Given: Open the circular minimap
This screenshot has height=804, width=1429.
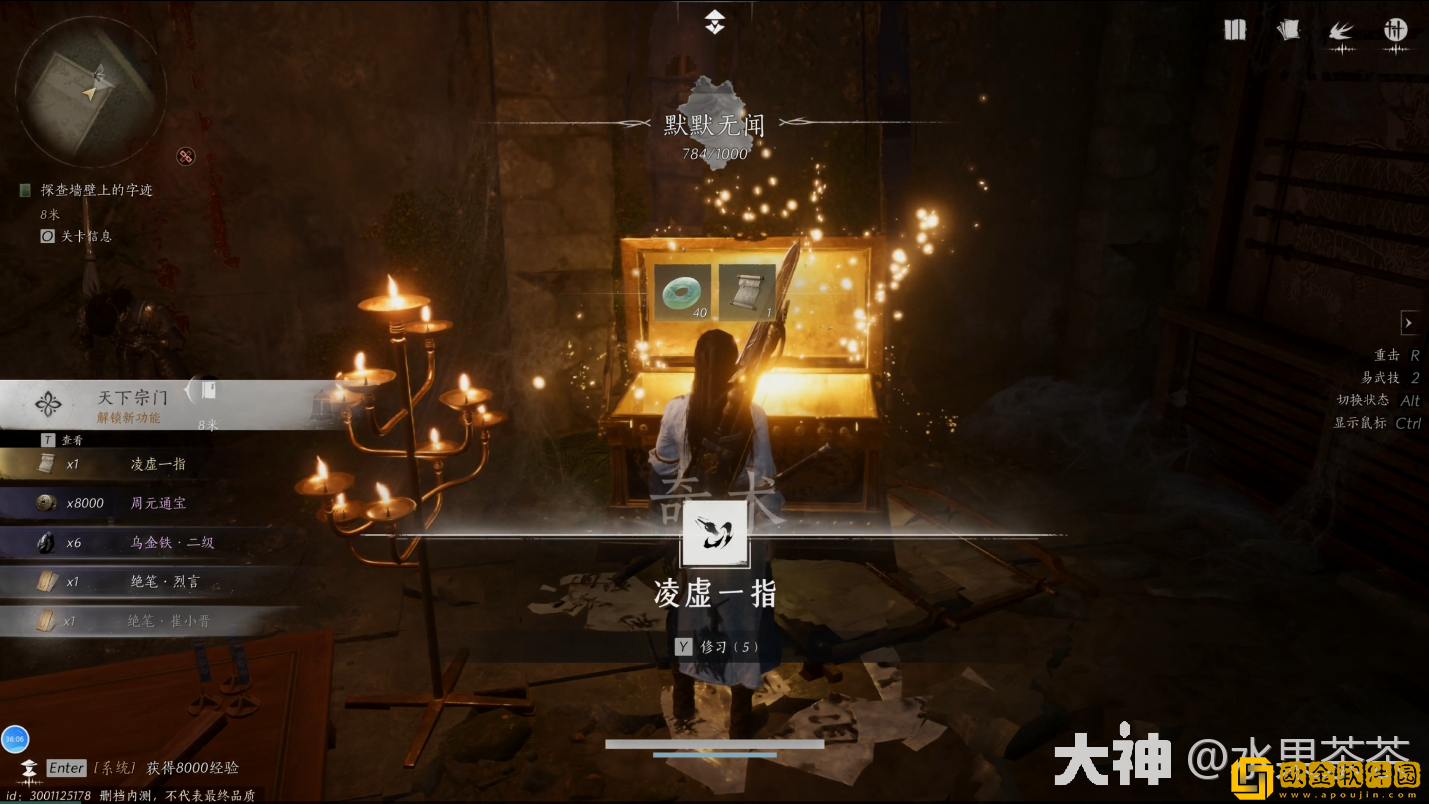Looking at the screenshot, I should [x=90, y=90].
